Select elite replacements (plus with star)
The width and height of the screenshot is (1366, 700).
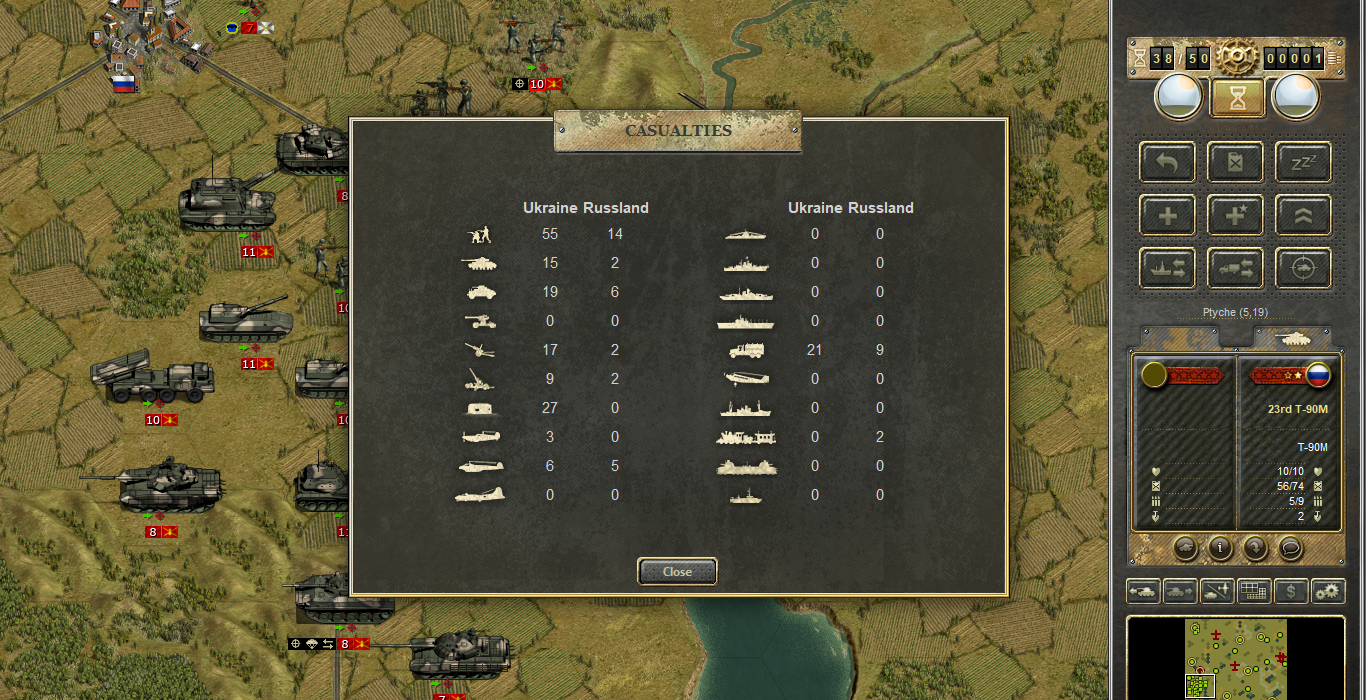(x=1236, y=215)
